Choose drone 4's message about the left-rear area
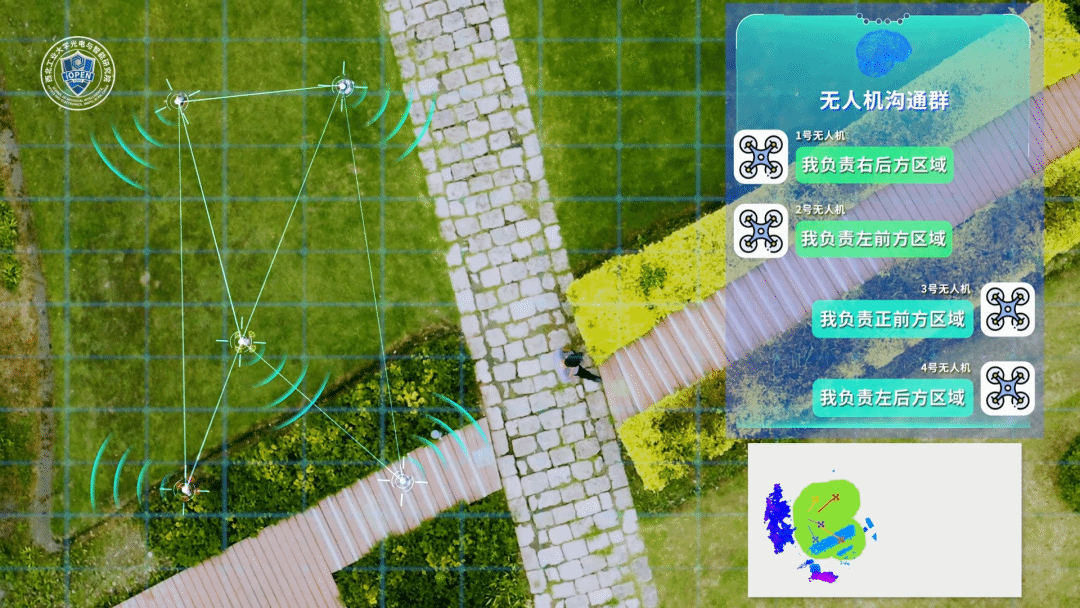 892,397
